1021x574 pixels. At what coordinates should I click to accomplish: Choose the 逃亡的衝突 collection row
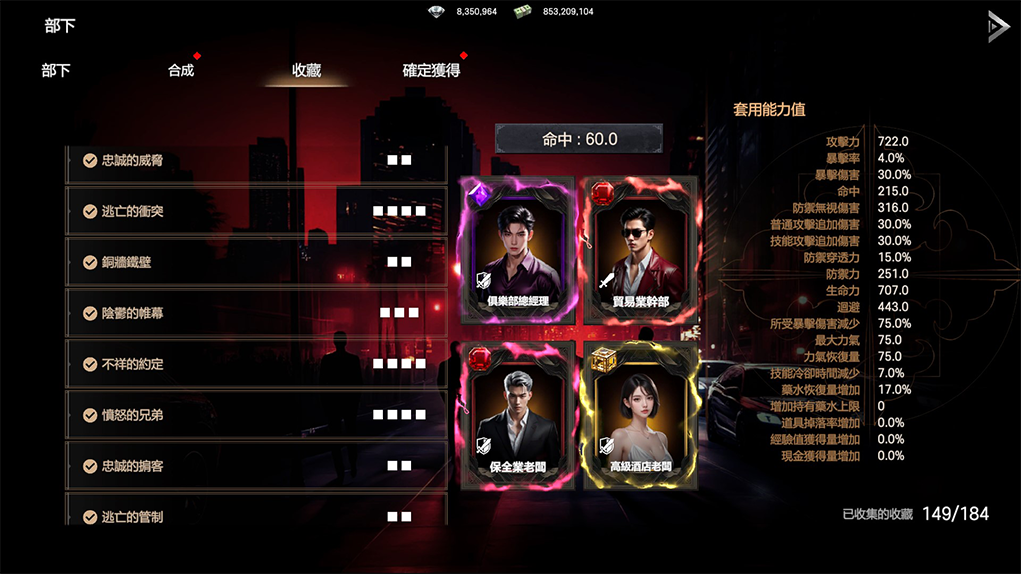coord(256,211)
